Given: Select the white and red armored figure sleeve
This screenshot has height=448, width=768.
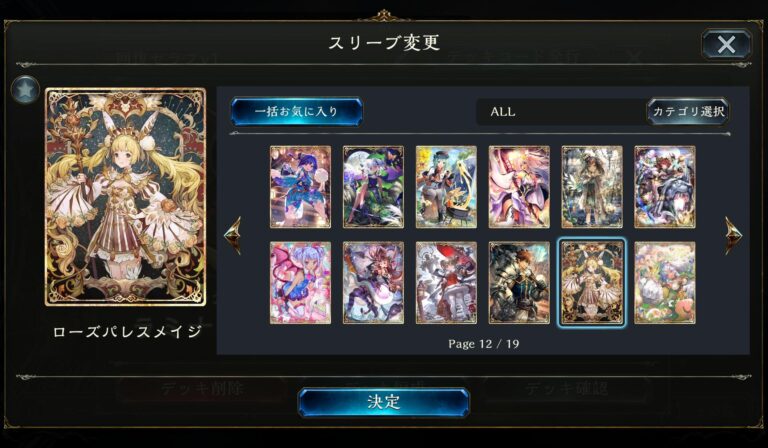Looking at the screenshot, I should [x=446, y=283].
